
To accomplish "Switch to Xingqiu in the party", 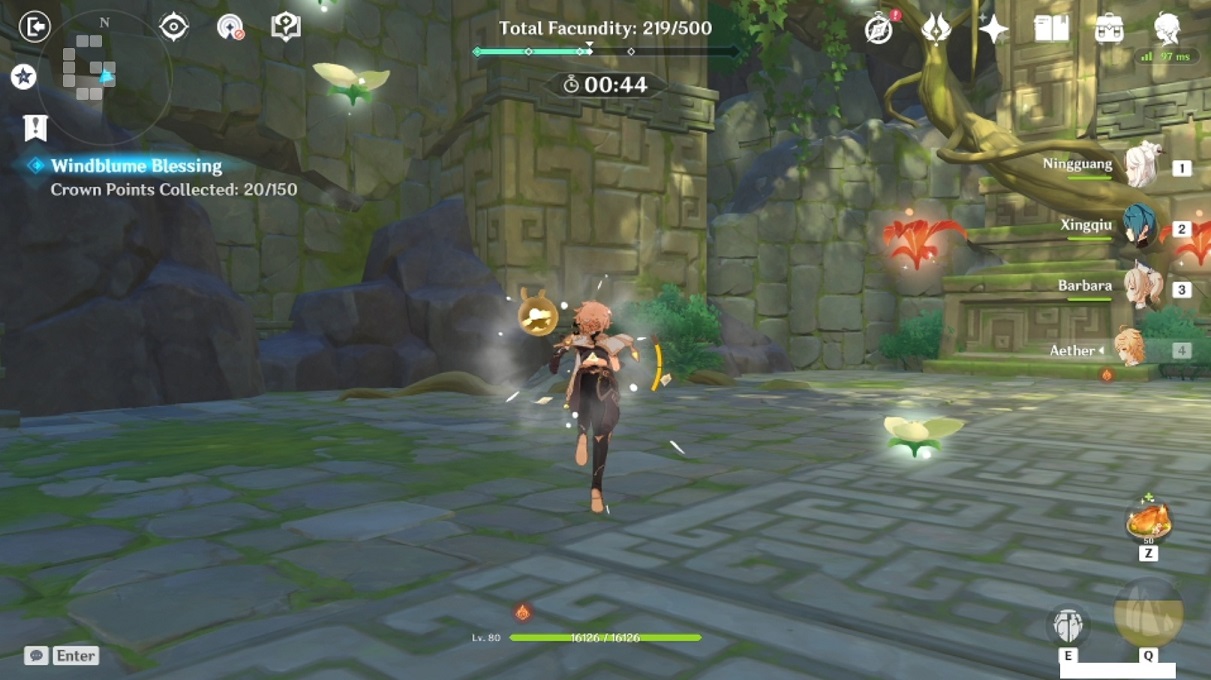I will click(x=1140, y=226).
